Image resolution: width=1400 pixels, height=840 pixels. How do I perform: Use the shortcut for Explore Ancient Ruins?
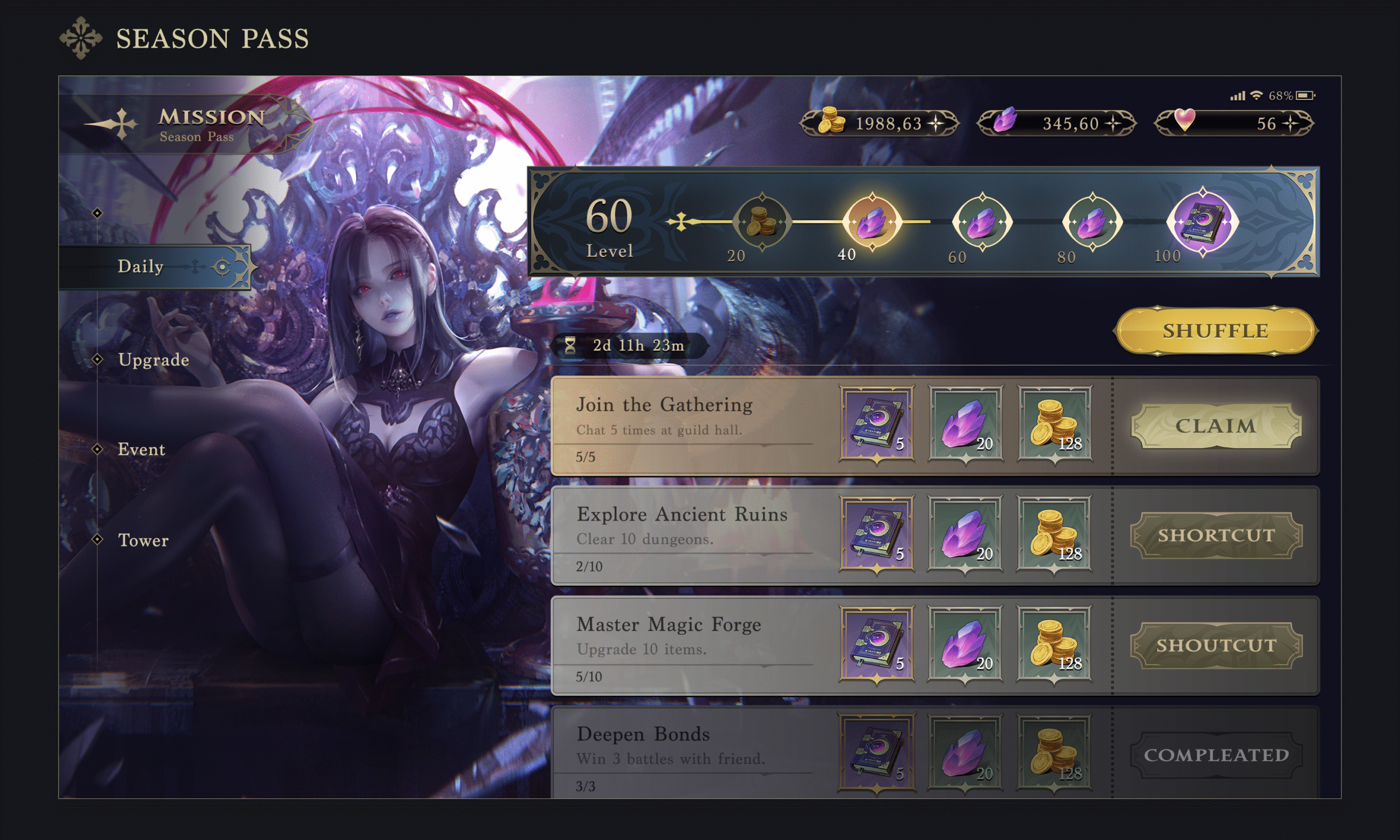[1216, 535]
